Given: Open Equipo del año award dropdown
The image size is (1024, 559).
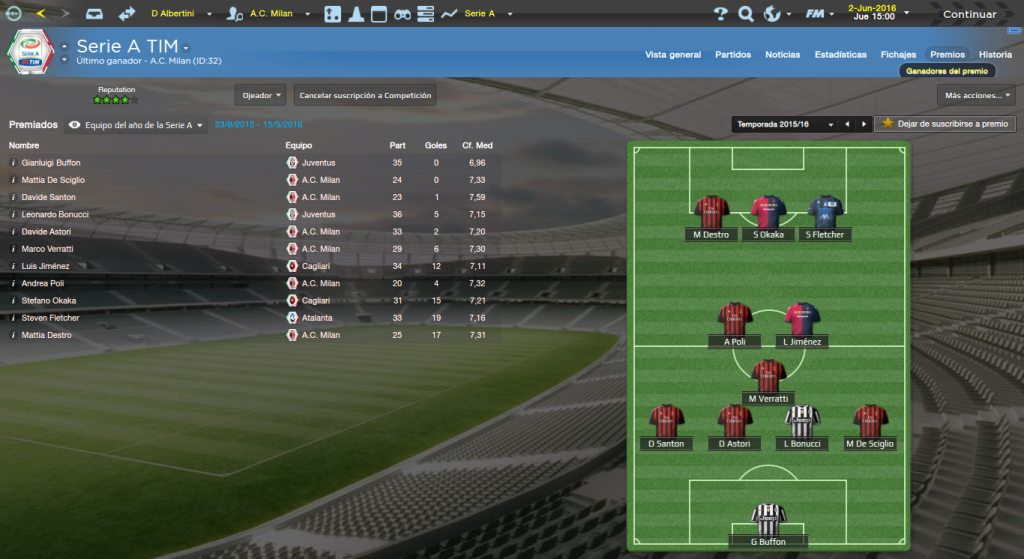Looking at the screenshot, I should pos(138,125).
